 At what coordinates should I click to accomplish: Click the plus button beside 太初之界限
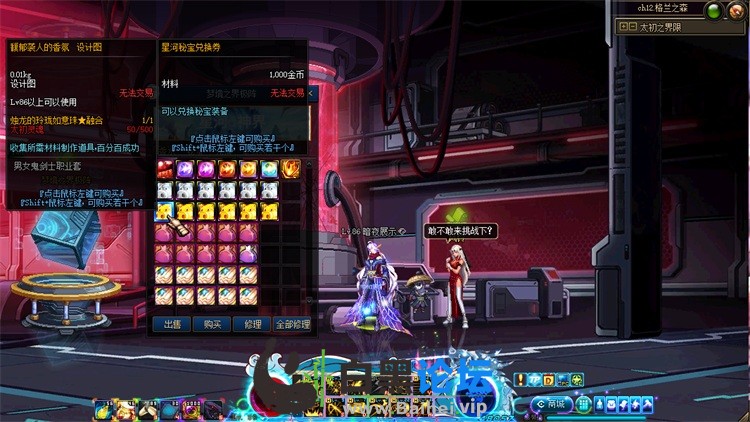pyautogui.click(x=622, y=27)
